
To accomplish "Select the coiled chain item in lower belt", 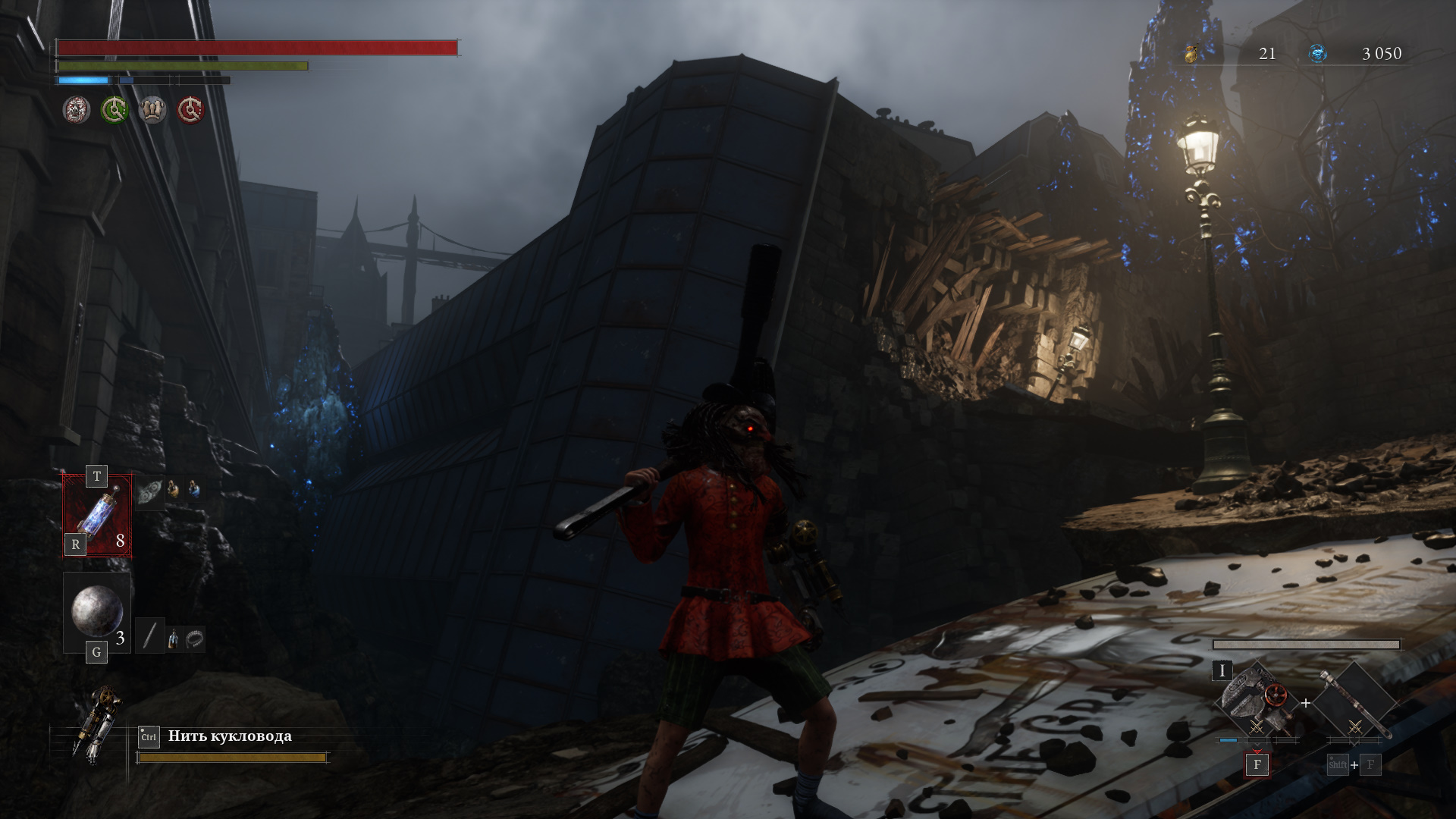I will click(x=195, y=639).
